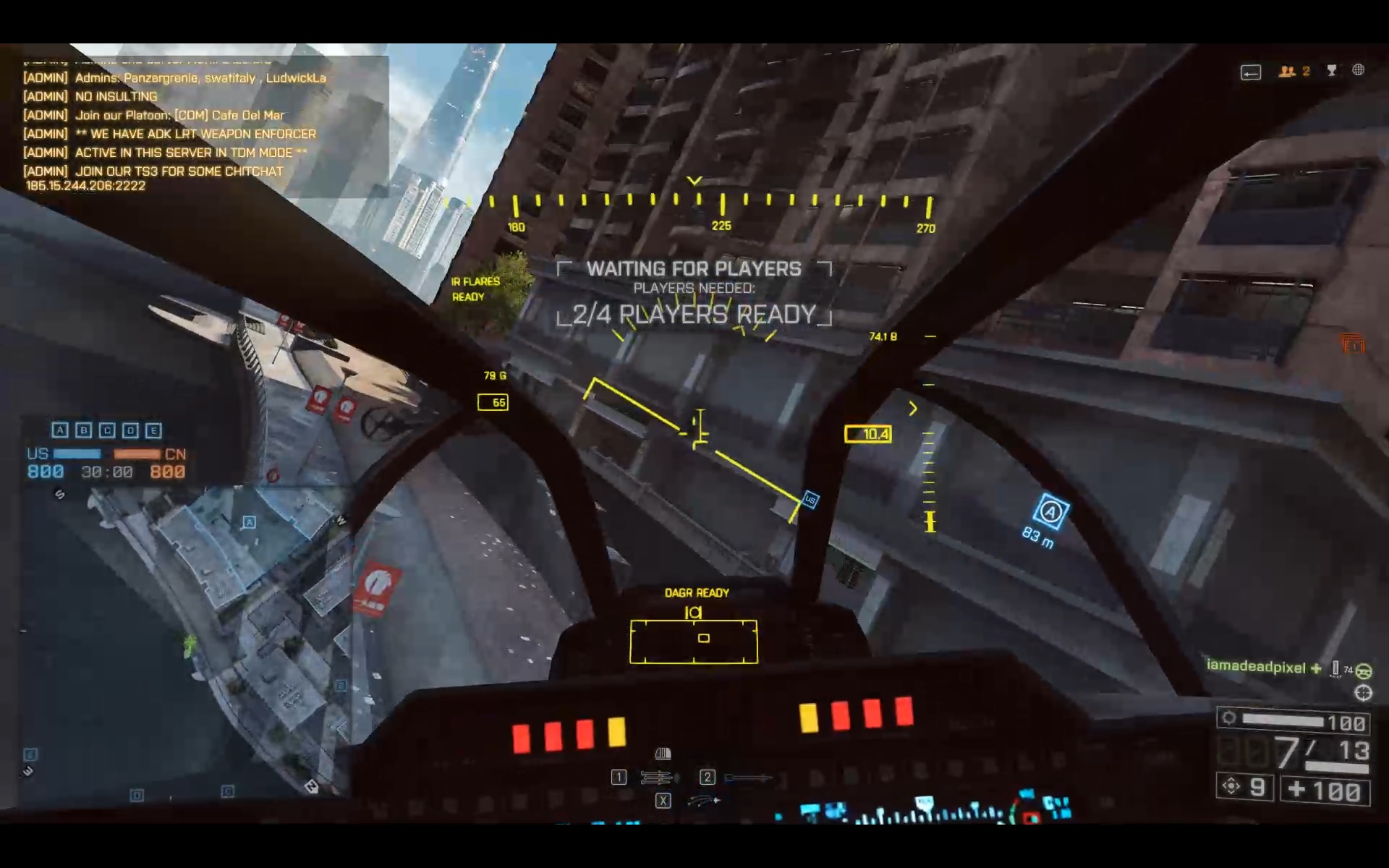Open the trophy icon in the top bar

tap(1332, 70)
